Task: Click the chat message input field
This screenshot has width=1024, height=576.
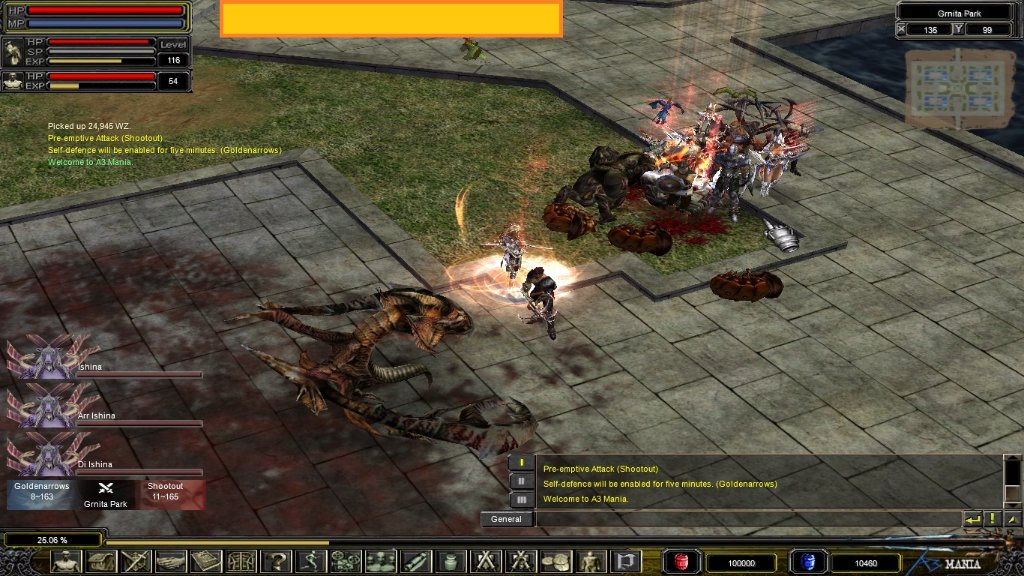Action: pyautogui.click(x=745, y=519)
